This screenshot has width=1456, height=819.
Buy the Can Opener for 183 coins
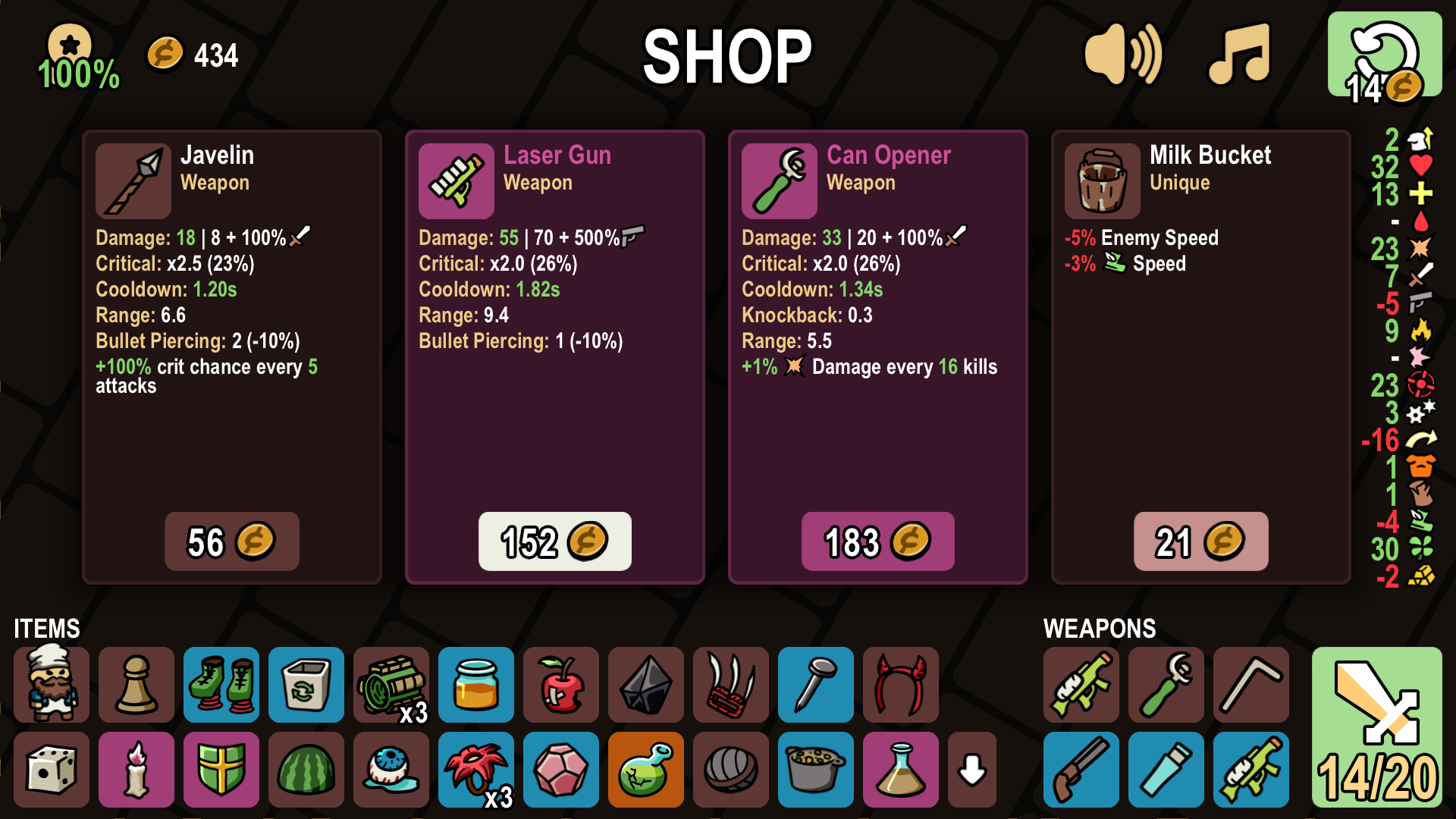(x=877, y=541)
